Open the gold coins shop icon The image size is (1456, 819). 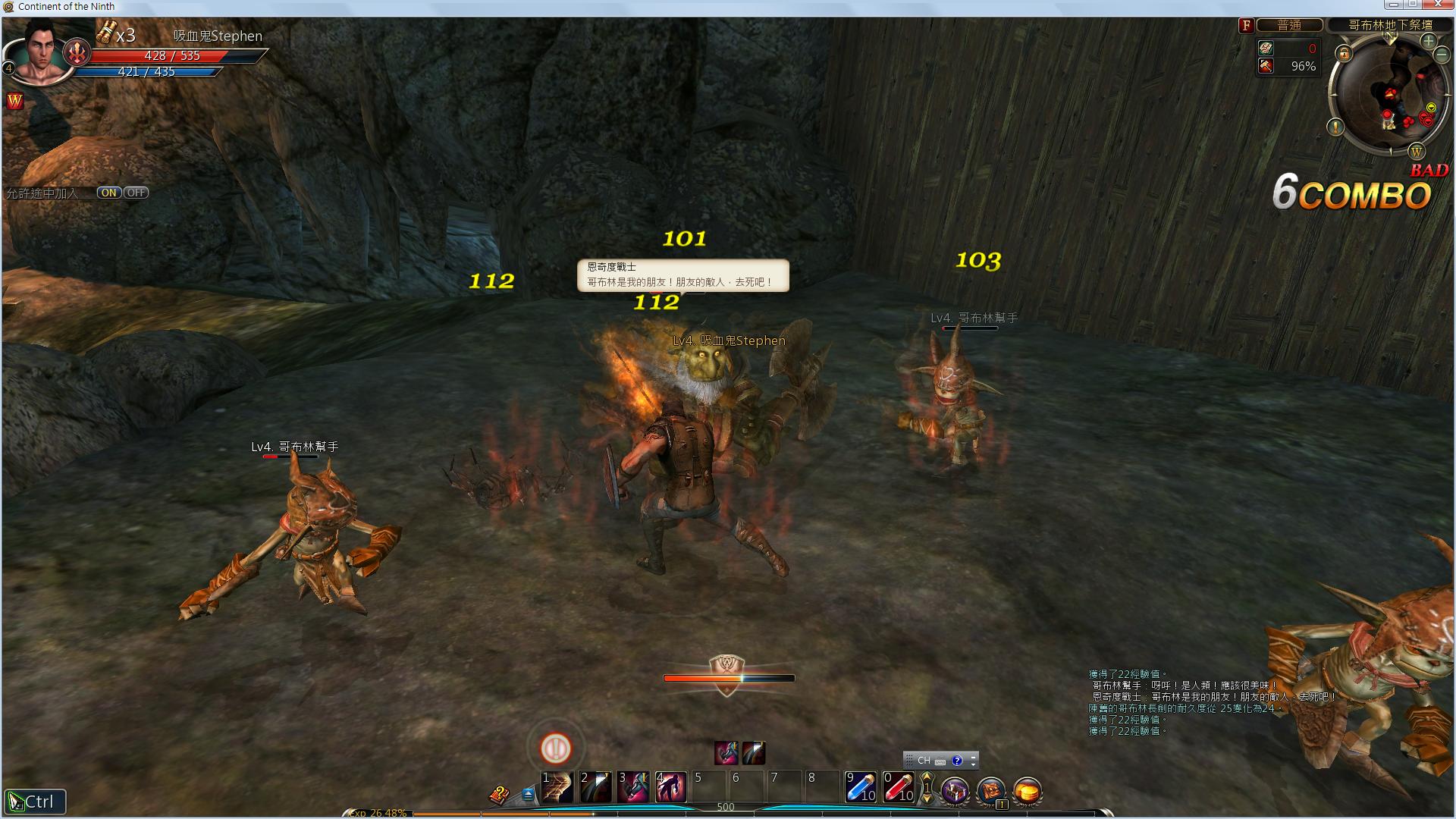(x=1028, y=791)
